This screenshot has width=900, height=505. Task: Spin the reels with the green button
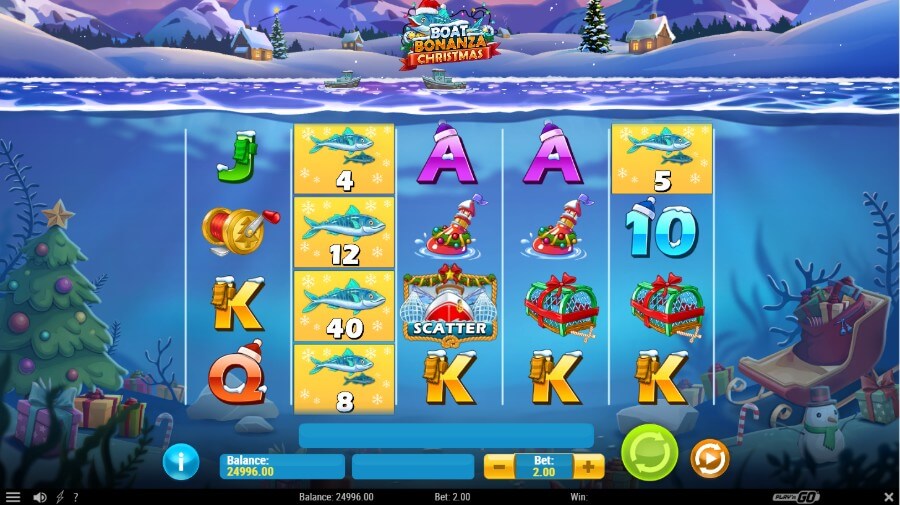[x=649, y=454]
